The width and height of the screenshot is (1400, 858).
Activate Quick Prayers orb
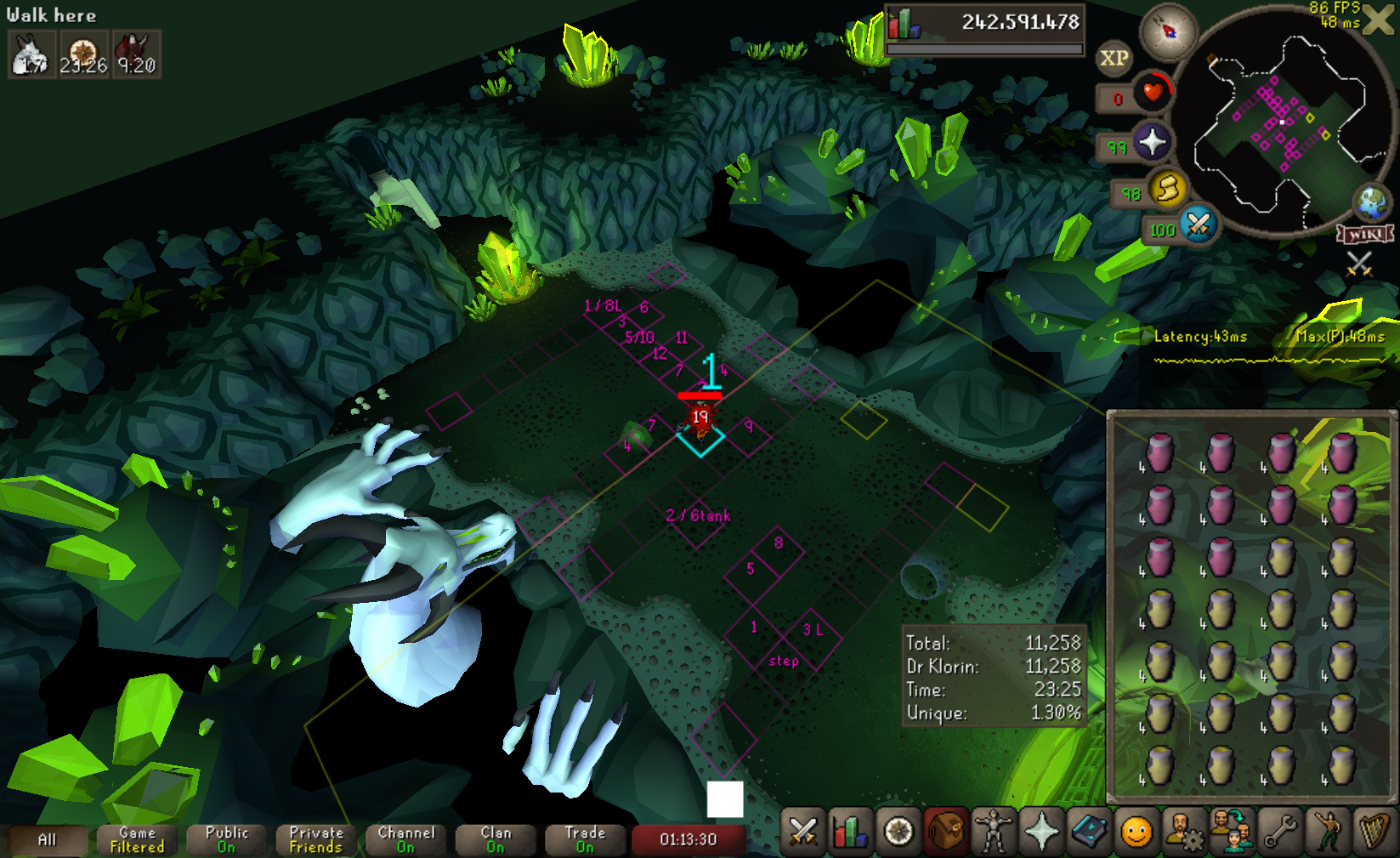[1152, 141]
